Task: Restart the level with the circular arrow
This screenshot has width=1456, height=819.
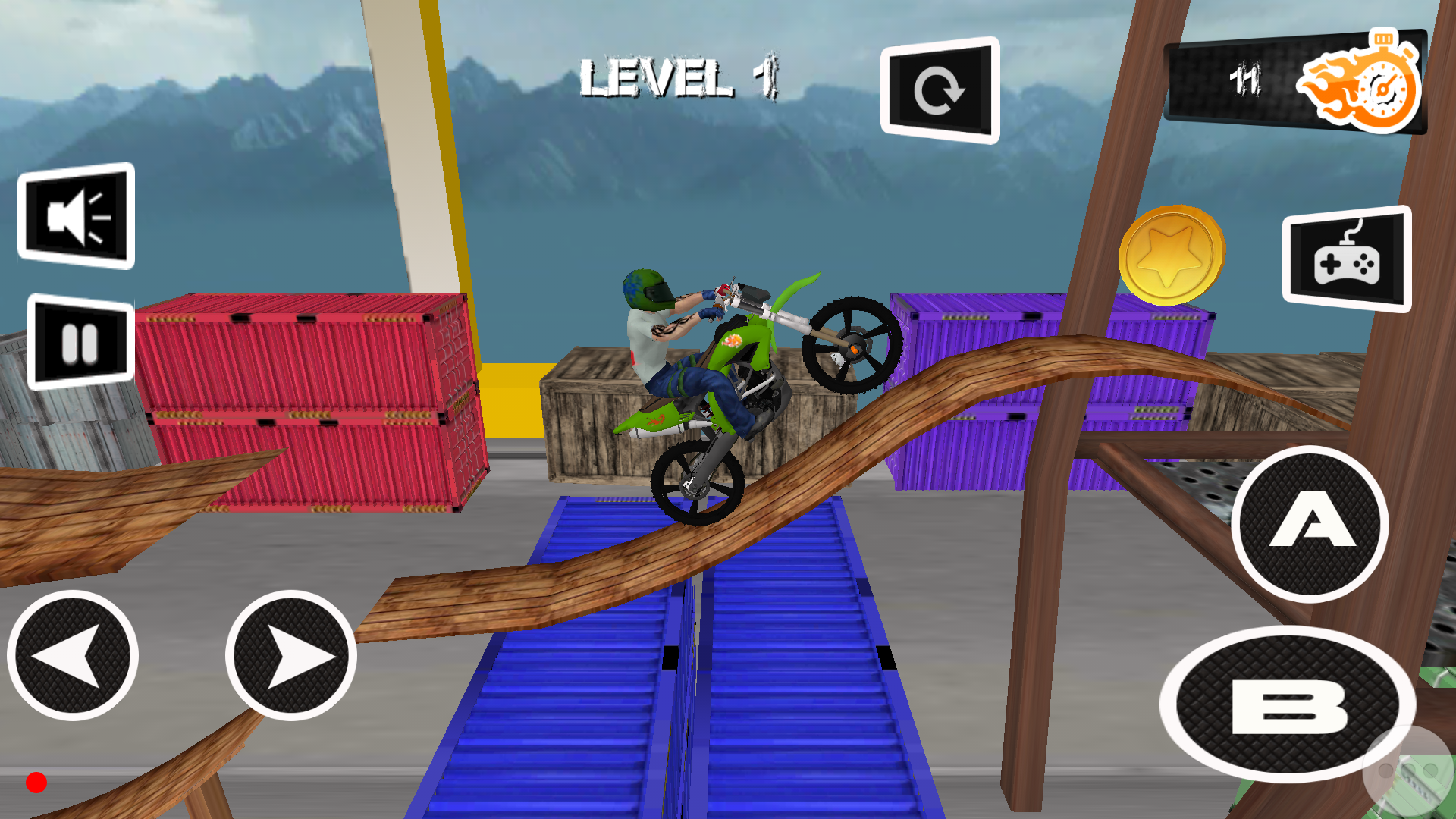Action: click(x=940, y=90)
